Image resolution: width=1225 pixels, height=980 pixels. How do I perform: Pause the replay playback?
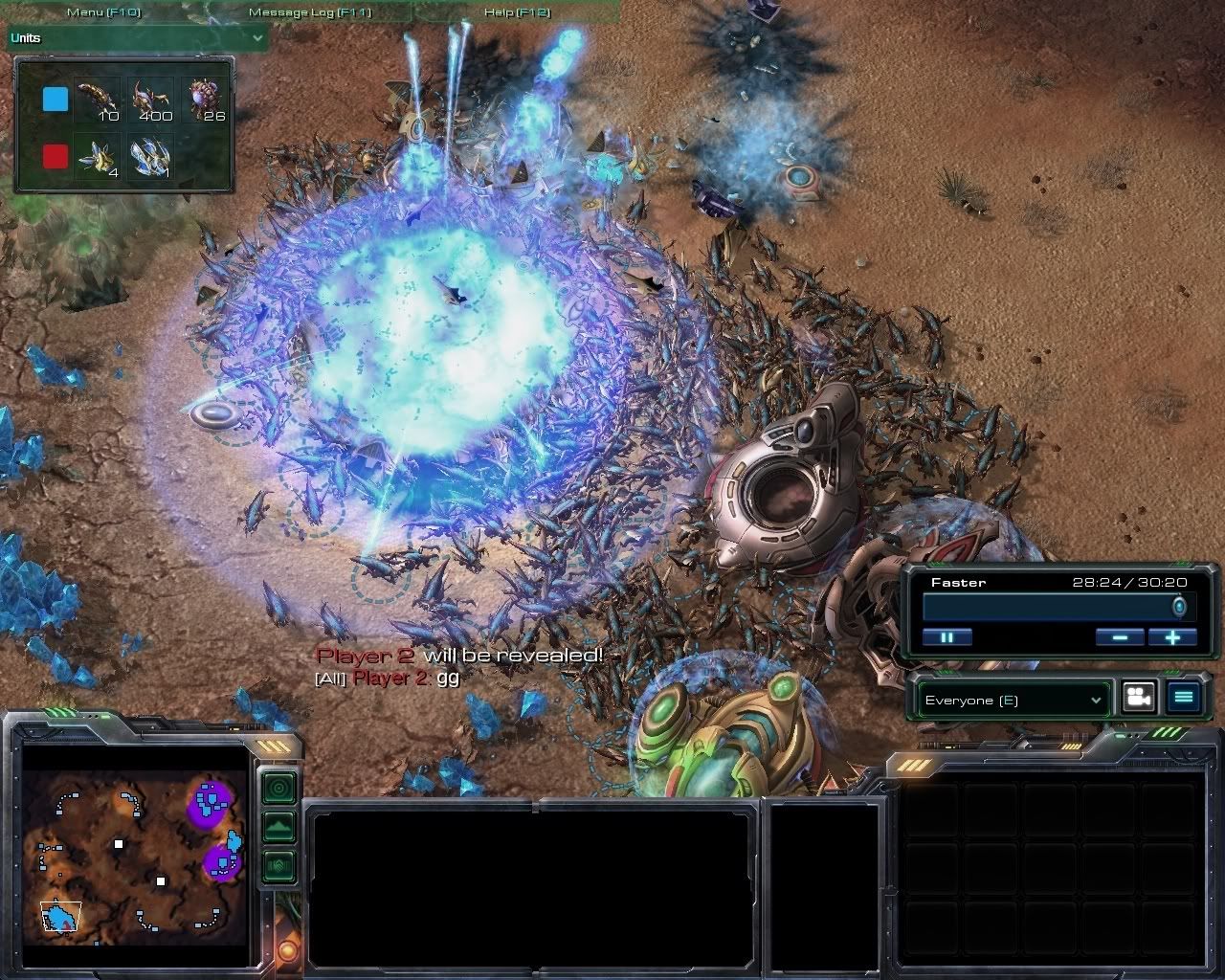tap(947, 637)
